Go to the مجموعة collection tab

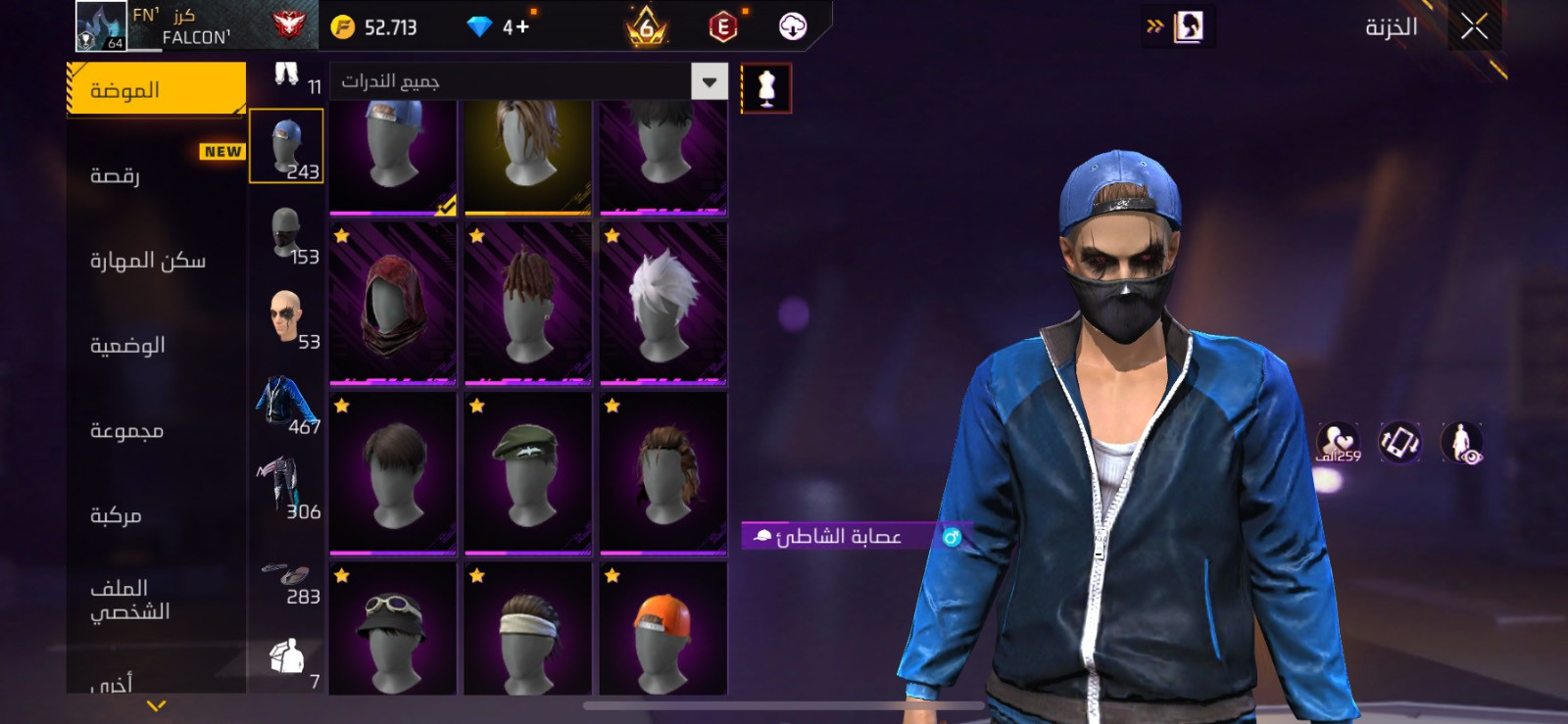(x=126, y=431)
